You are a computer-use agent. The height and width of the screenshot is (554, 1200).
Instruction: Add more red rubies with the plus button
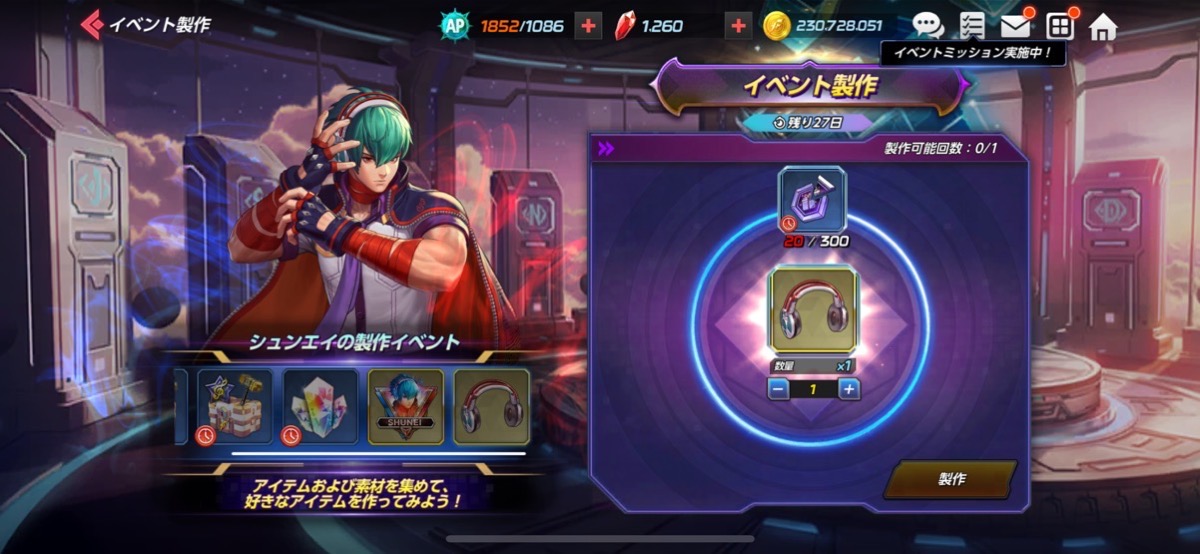738,26
